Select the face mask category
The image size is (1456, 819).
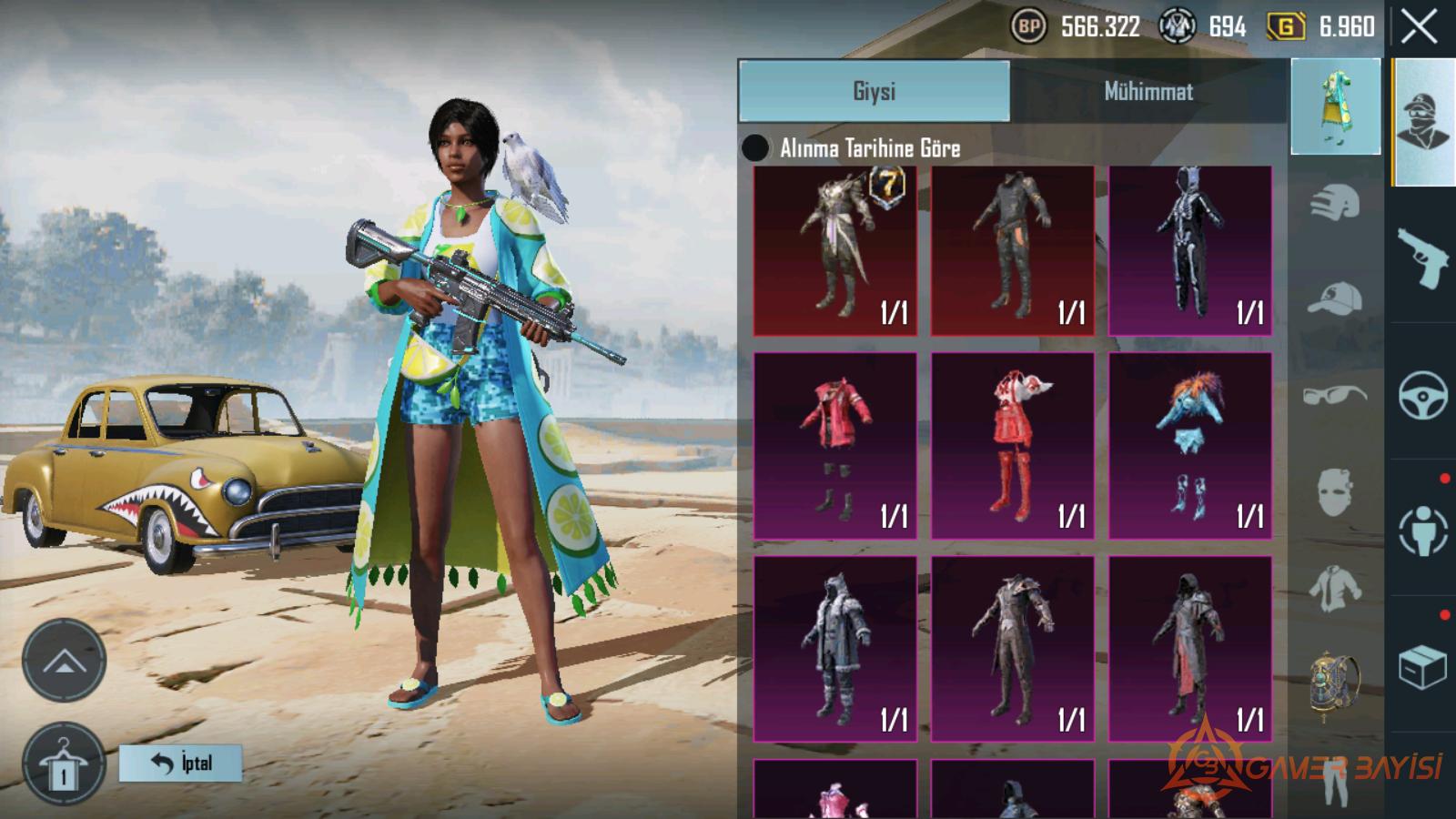[1335, 491]
